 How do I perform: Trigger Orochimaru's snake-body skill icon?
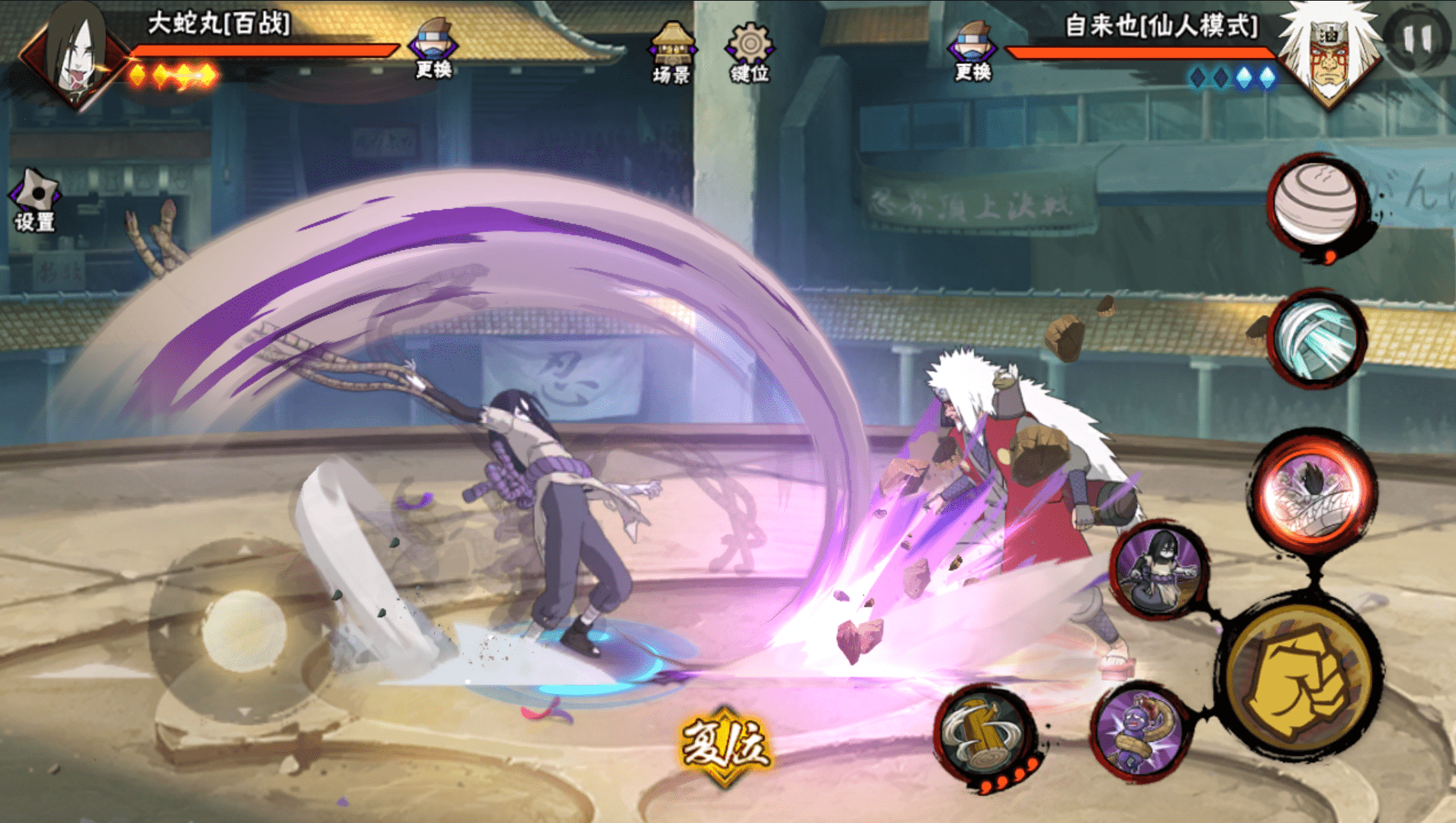tap(1159, 569)
